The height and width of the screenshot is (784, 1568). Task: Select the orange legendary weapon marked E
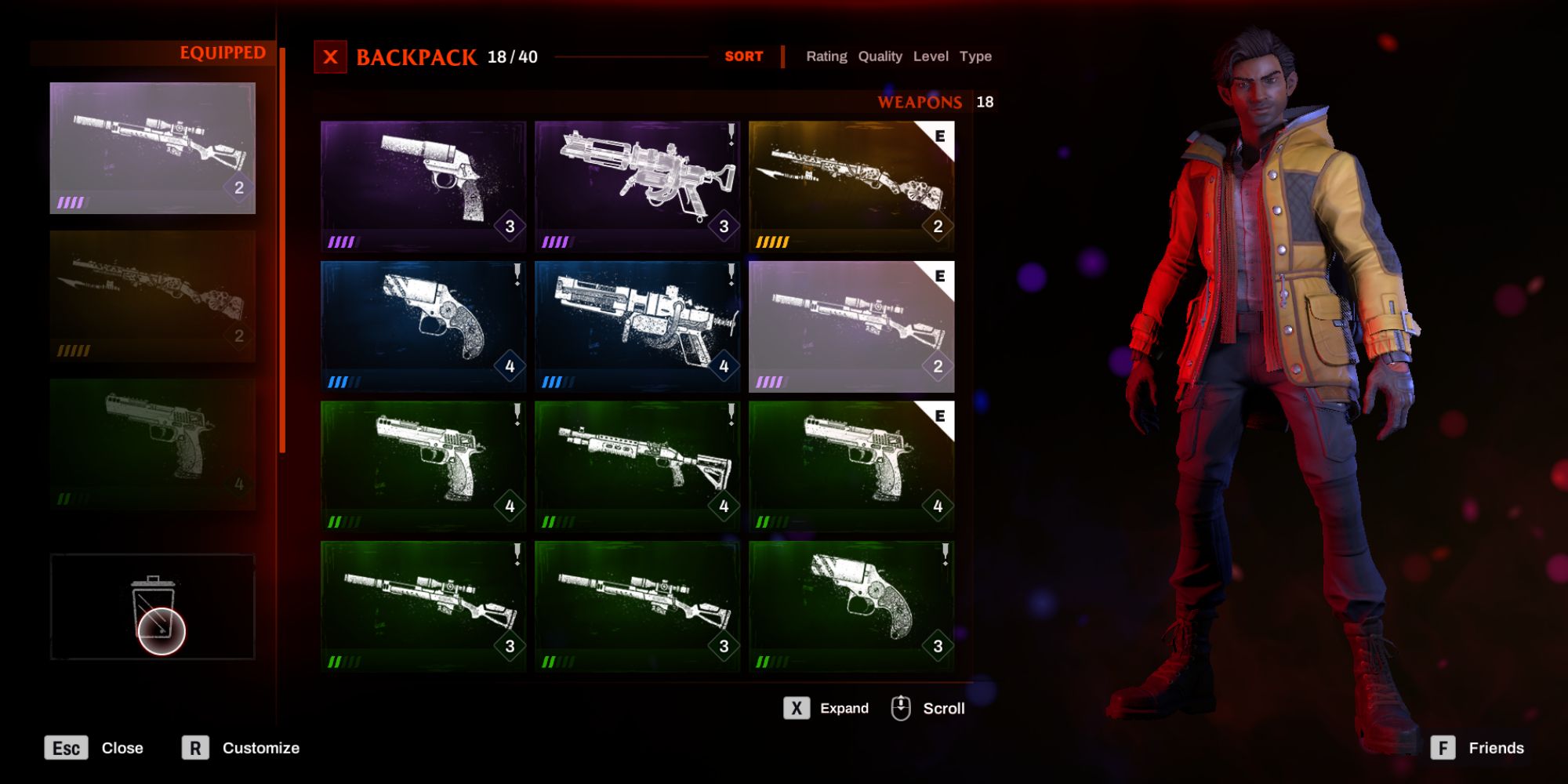(x=851, y=186)
